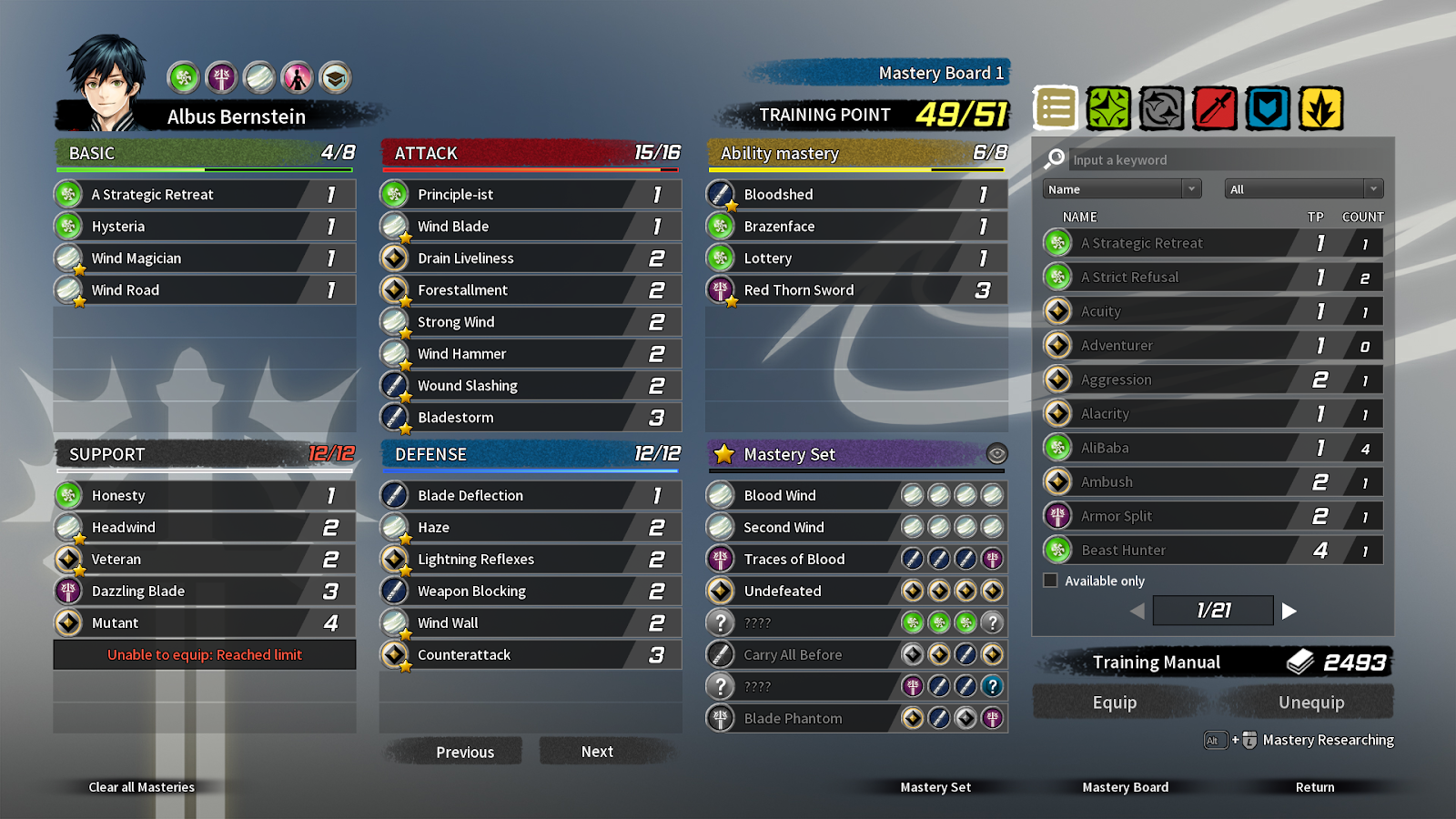The height and width of the screenshot is (819, 1456).
Task: Click the Unequip button
Action: (x=1310, y=703)
